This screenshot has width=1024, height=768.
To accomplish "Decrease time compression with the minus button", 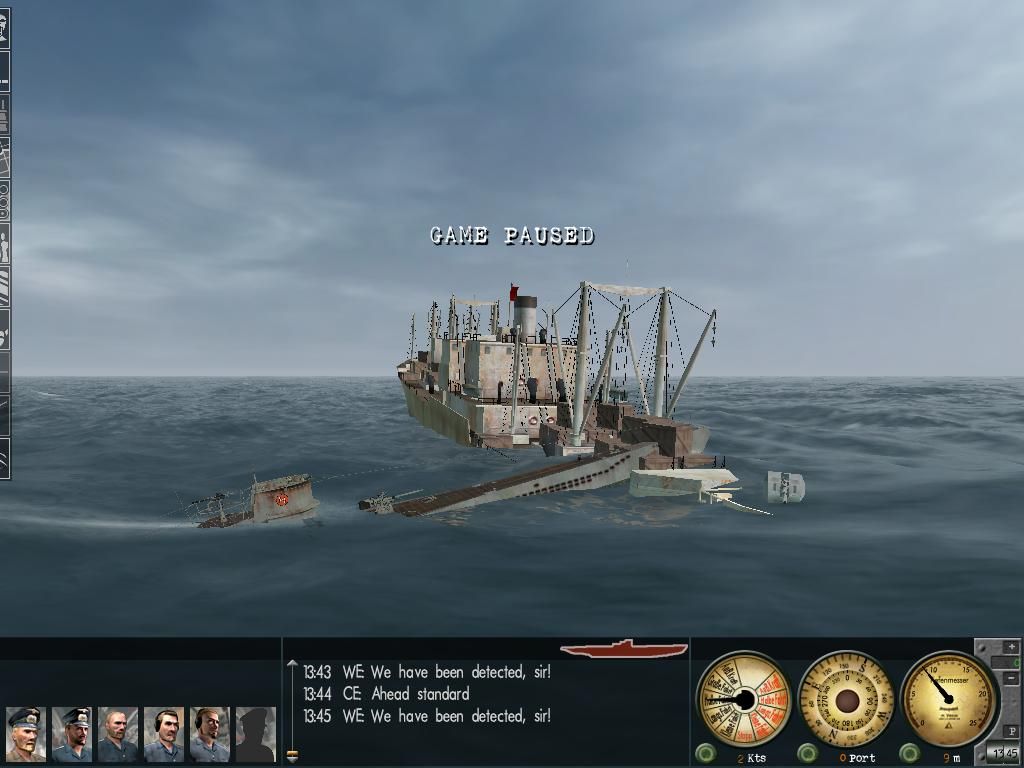I will coord(1012,679).
